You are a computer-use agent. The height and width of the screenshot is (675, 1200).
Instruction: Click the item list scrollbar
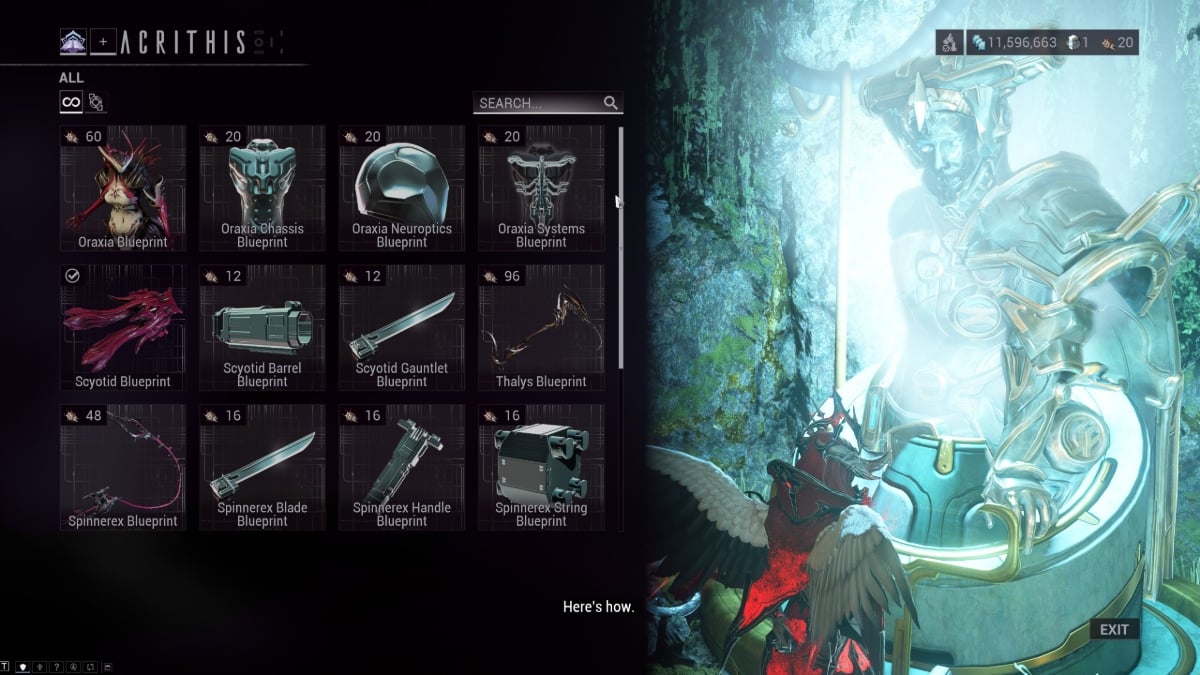pyautogui.click(x=621, y=248)
